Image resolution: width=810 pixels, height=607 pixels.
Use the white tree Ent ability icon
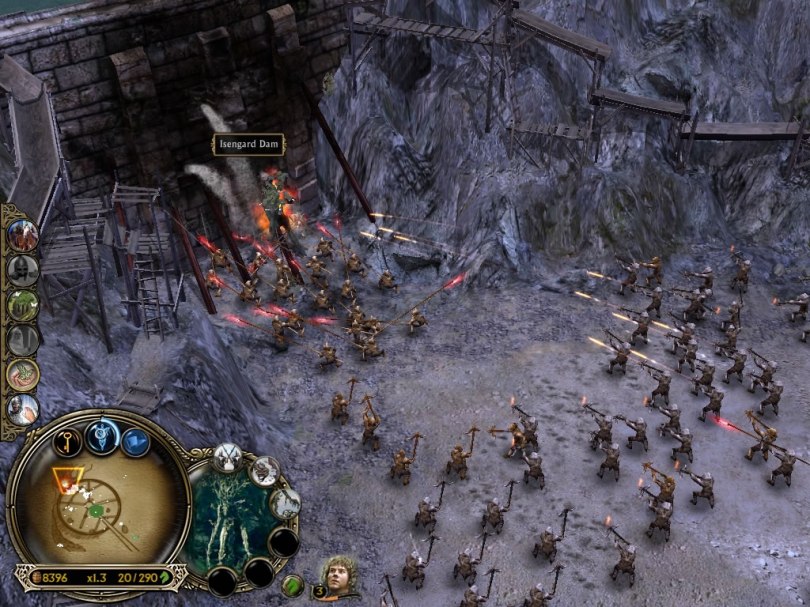click(x=286, y=502)
